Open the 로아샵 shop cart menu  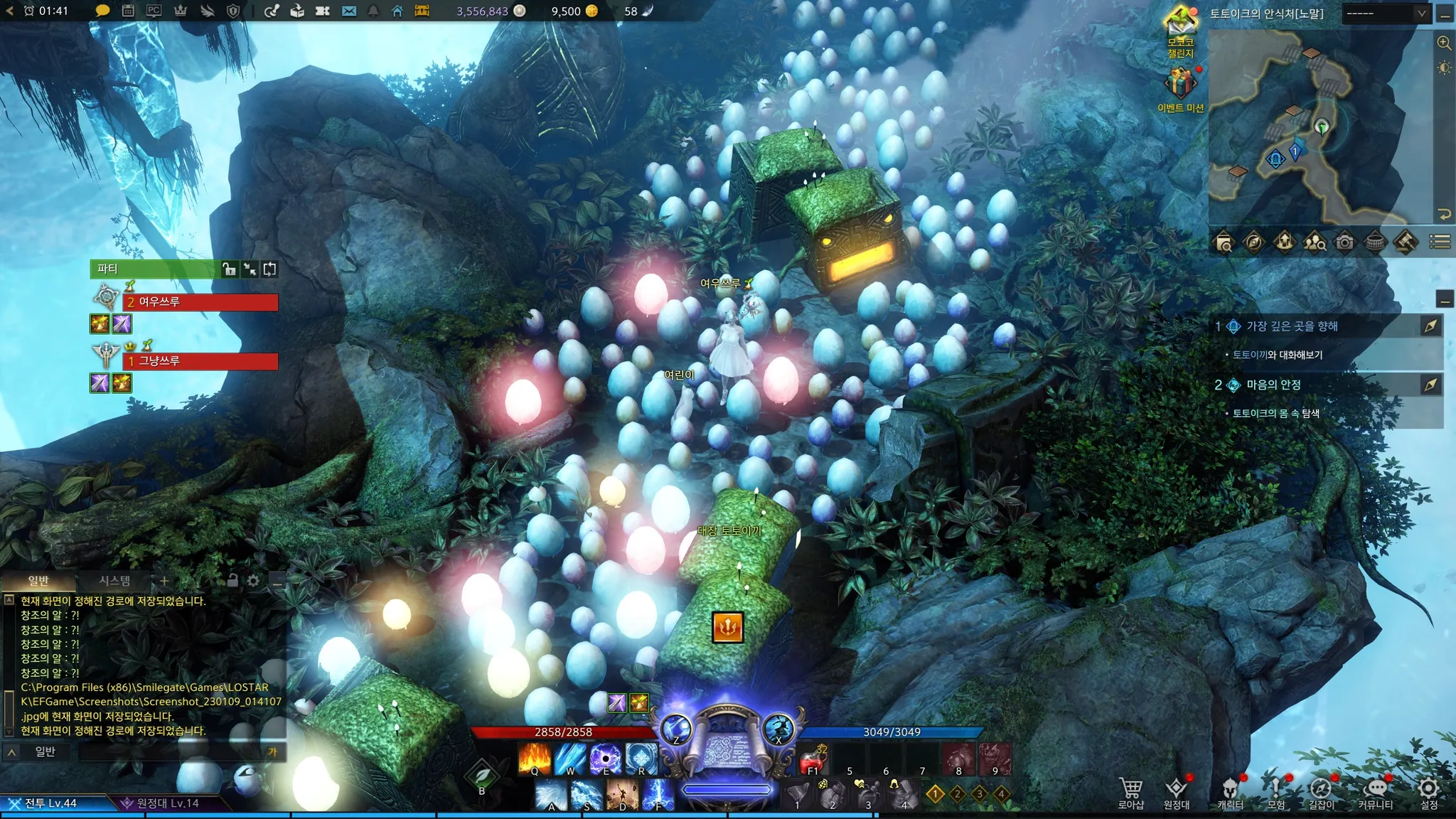click(1130, 792)
